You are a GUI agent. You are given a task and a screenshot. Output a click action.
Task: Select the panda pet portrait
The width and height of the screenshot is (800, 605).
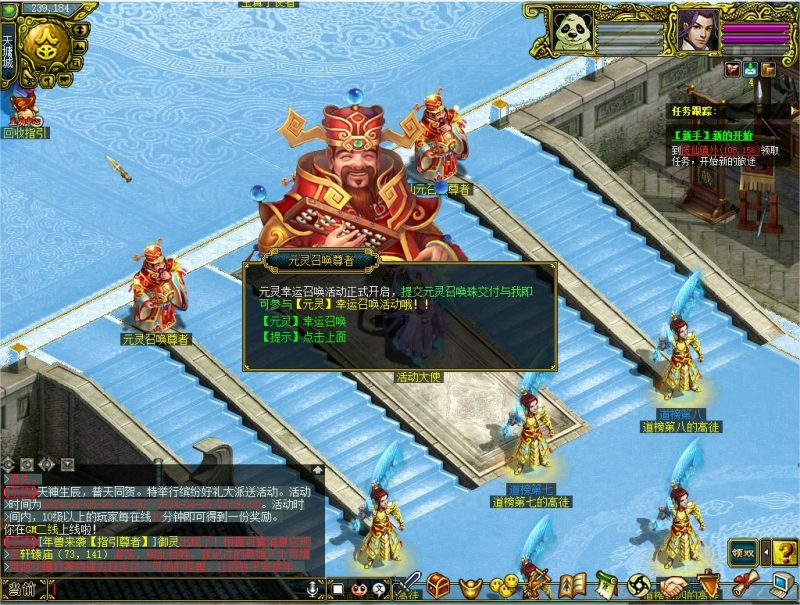[x=572, y=31]
